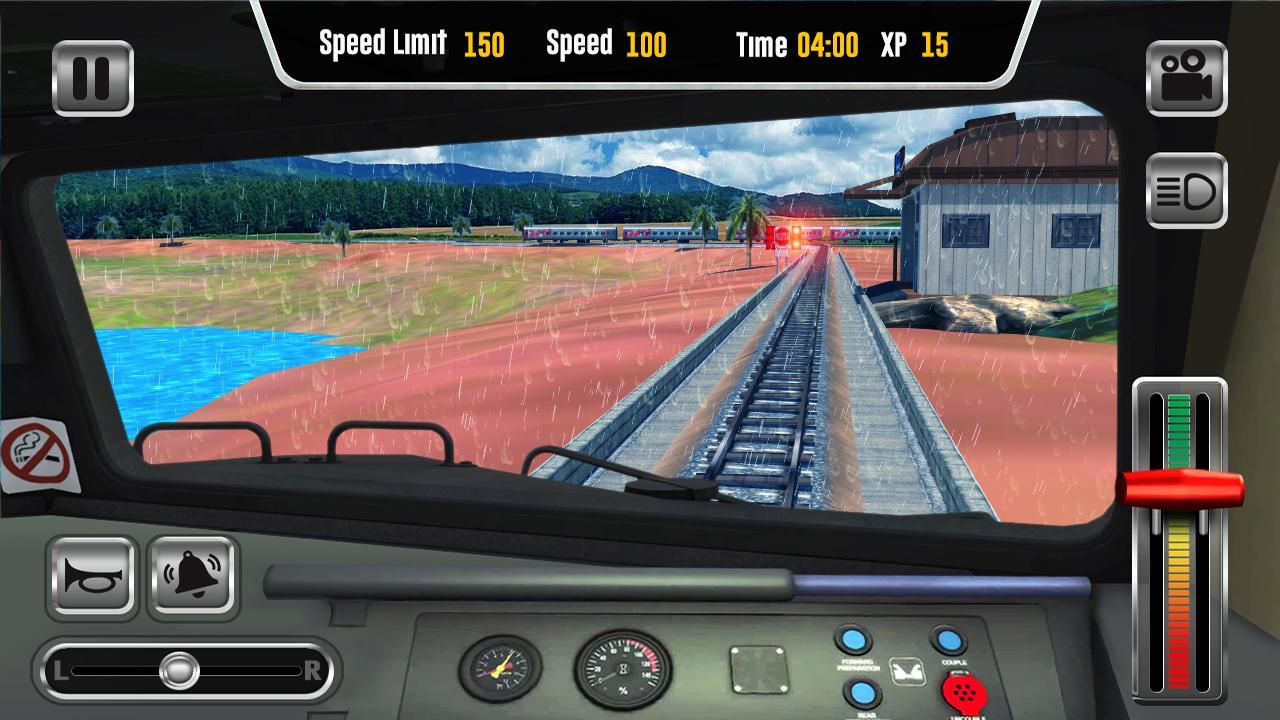This screenshot has width=1280, height=720.
Task: Toggle the train headlights
Action: click(1184, 191)
